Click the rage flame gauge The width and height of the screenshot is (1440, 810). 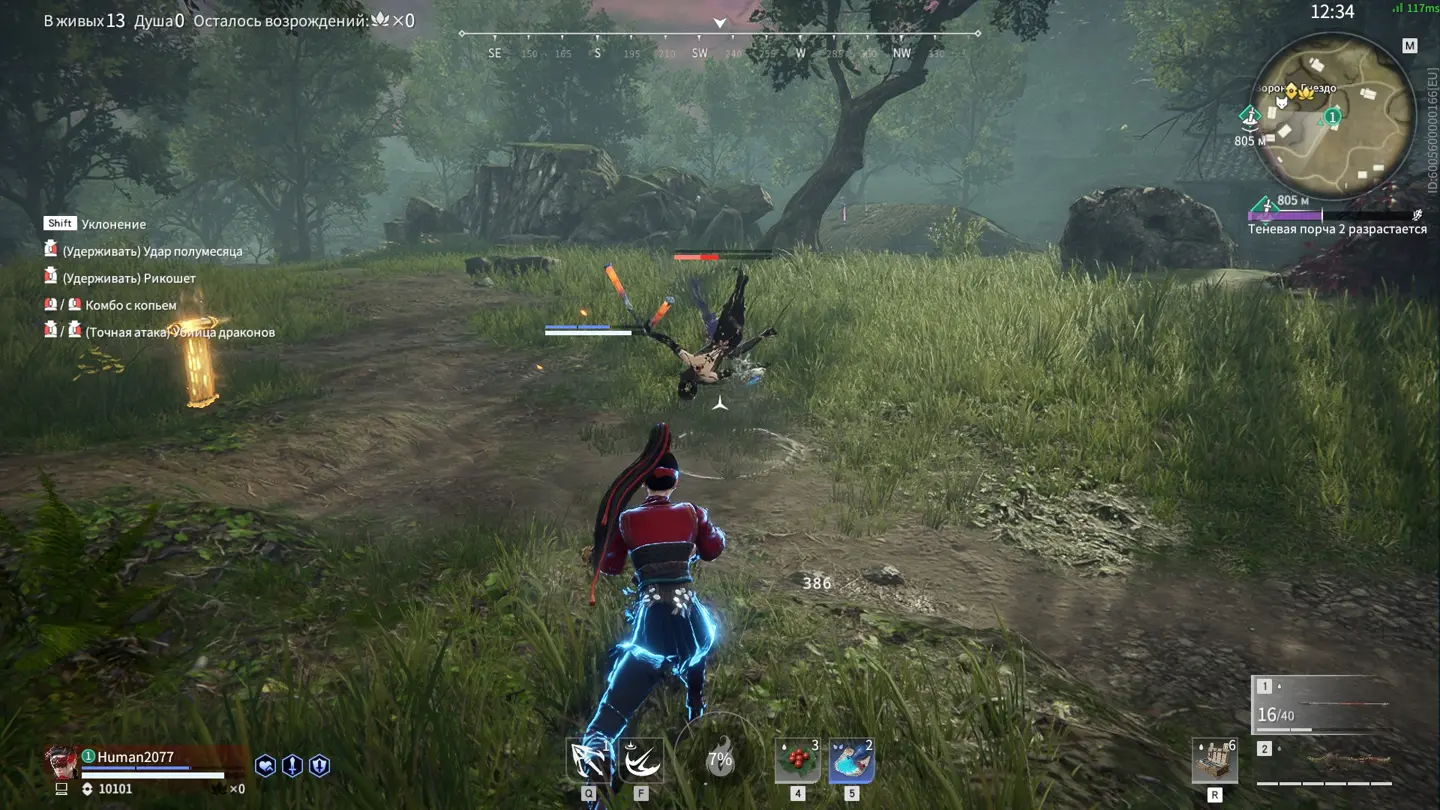click(x=719, y=759)
